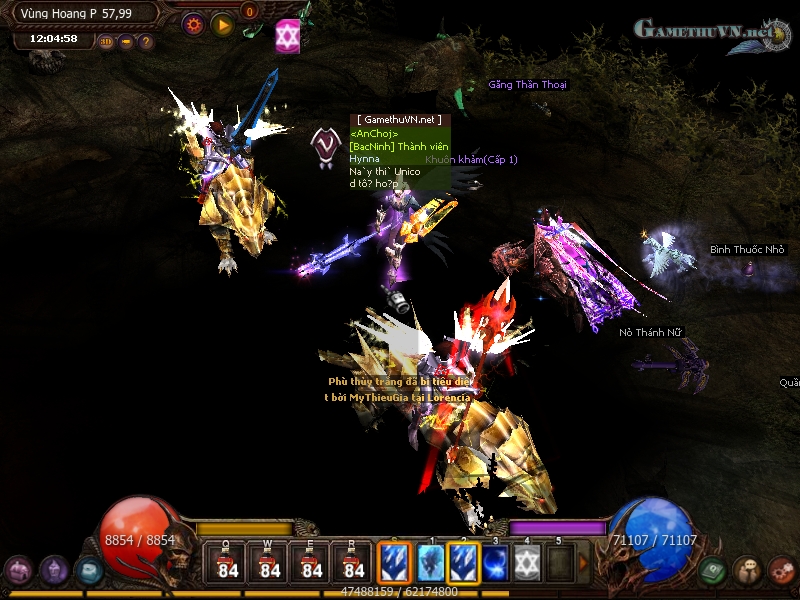Open help with the question mark button
Image resolution: width=800 pixels, height=600 pixels.
click(x=146, y=42)
